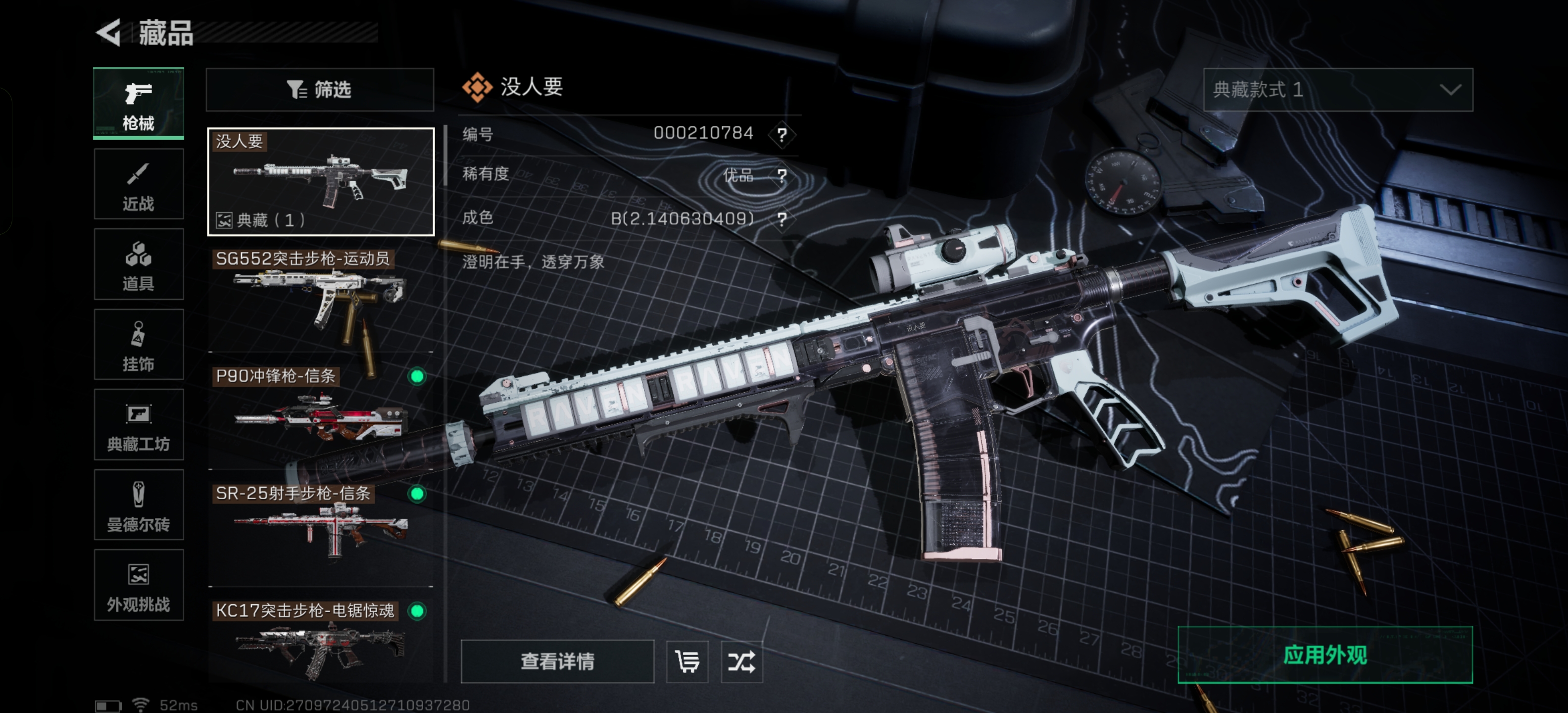Select the P90冲锋枪-信条 skin
Screen dimensions: 1568x713
pyautogui.click(x=321, y=416)
